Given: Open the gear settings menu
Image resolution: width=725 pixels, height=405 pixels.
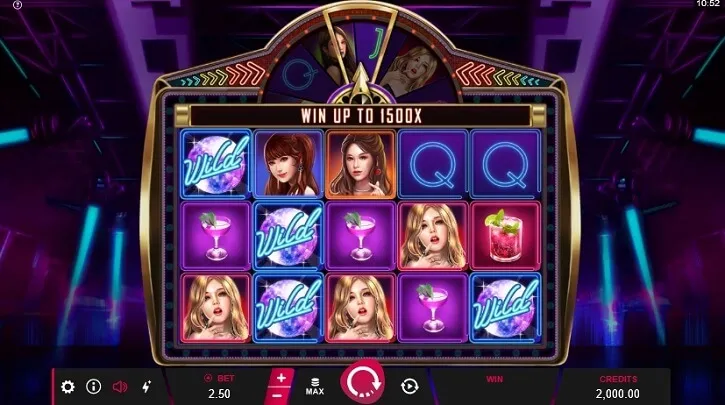Looking at the screenshot, I should point(68,386).
